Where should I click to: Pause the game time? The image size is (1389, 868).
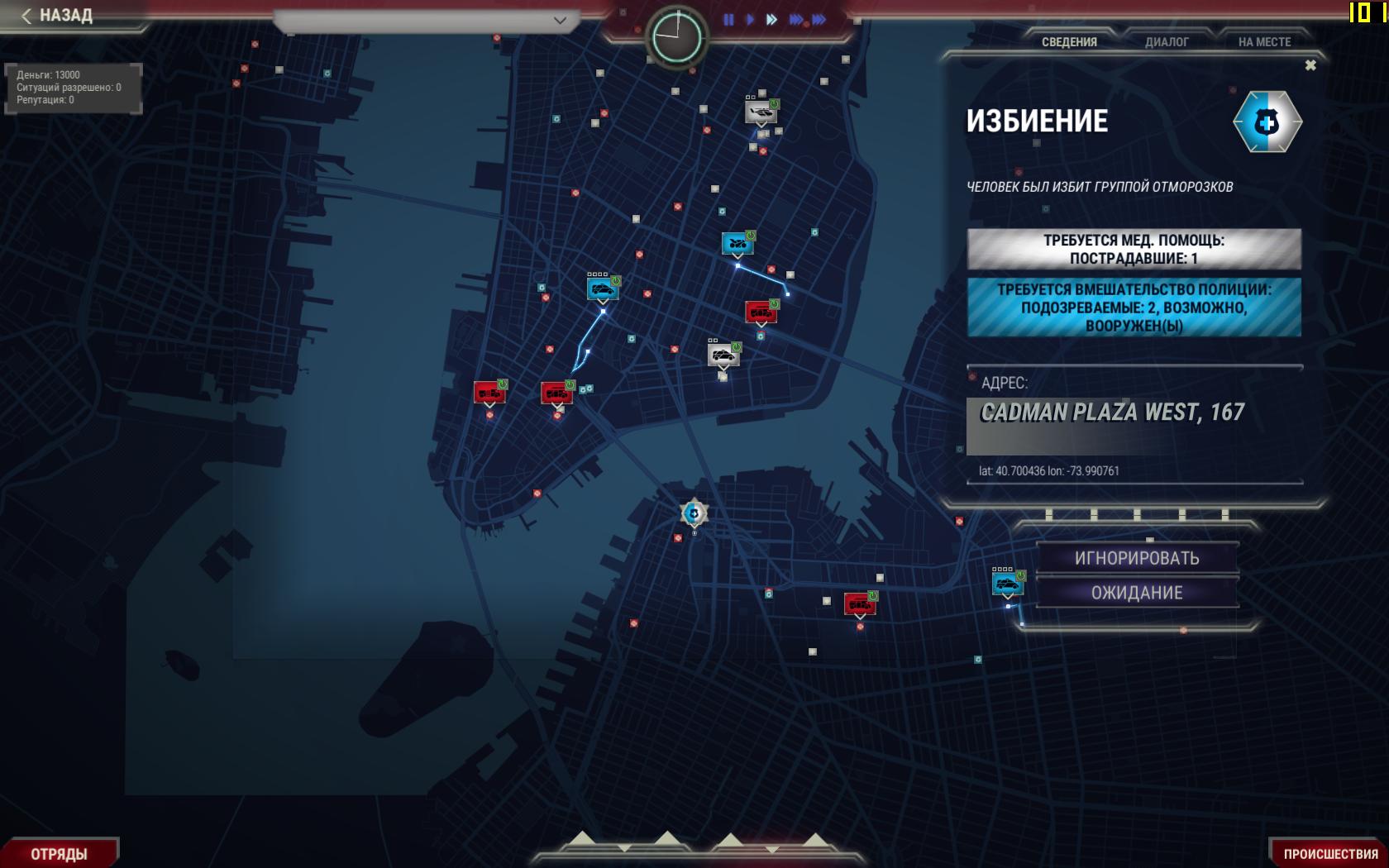[728, 20]
